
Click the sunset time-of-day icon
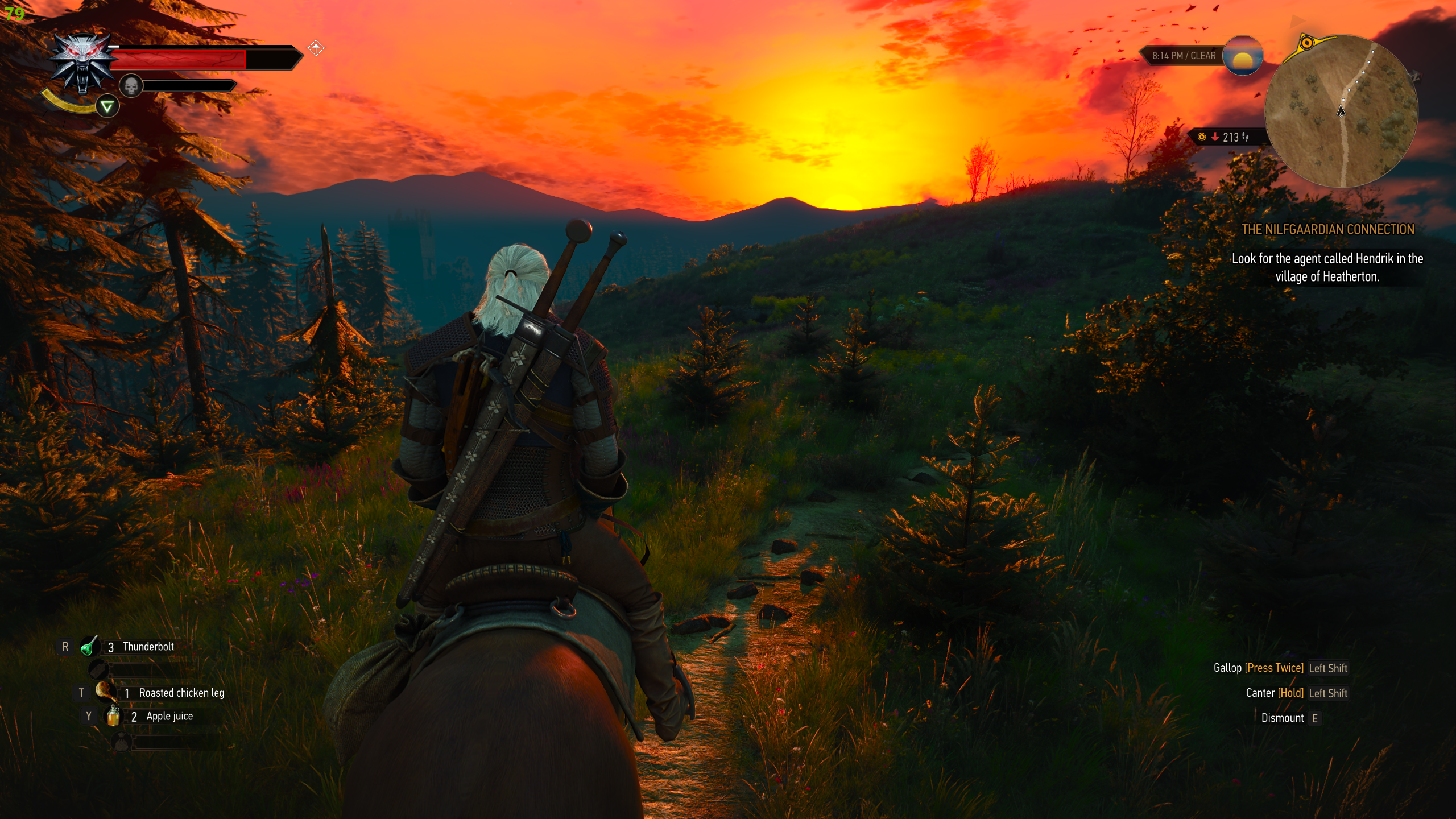tap(1242, 56)
